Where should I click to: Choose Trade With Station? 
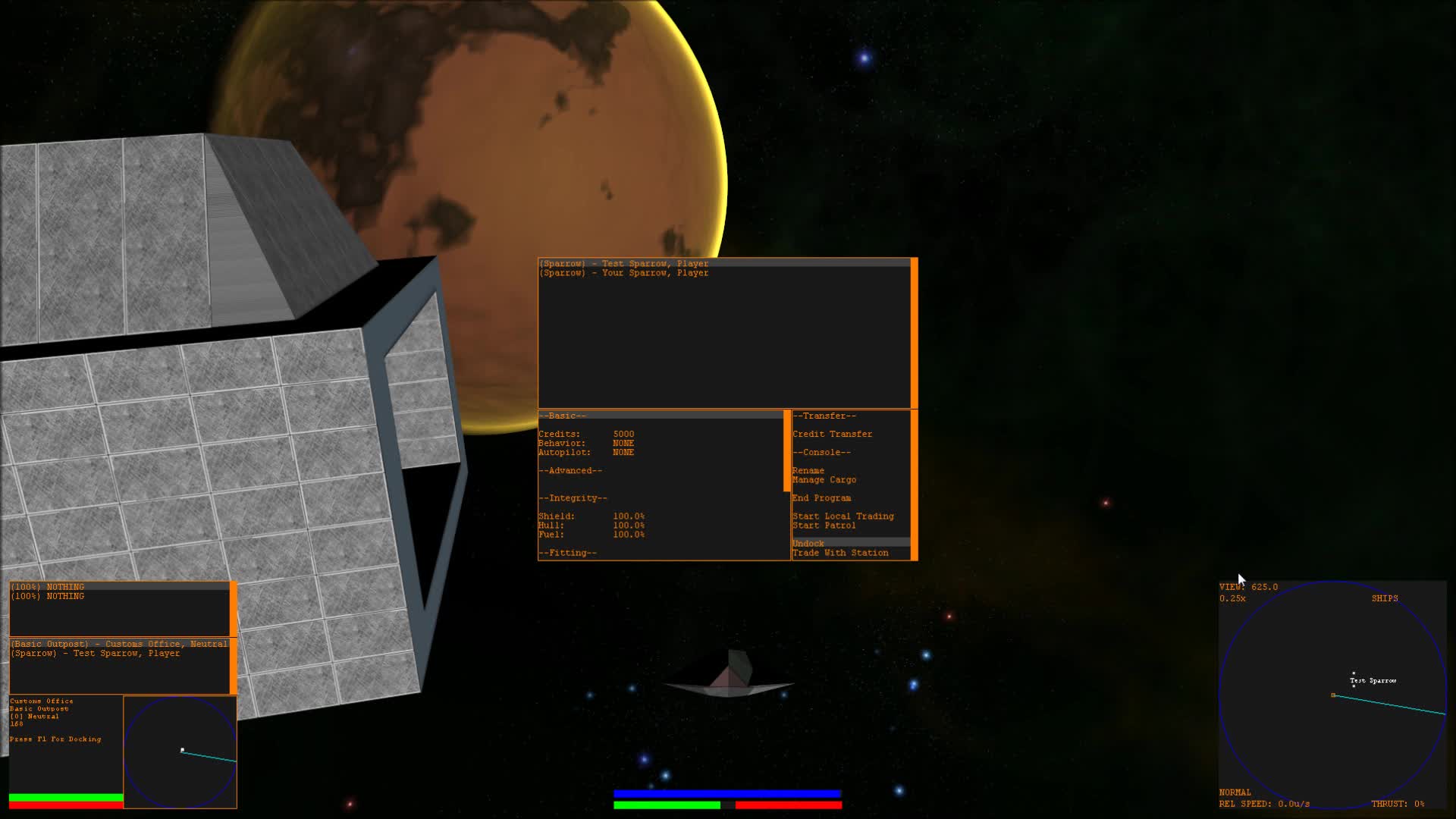[840, 552]
